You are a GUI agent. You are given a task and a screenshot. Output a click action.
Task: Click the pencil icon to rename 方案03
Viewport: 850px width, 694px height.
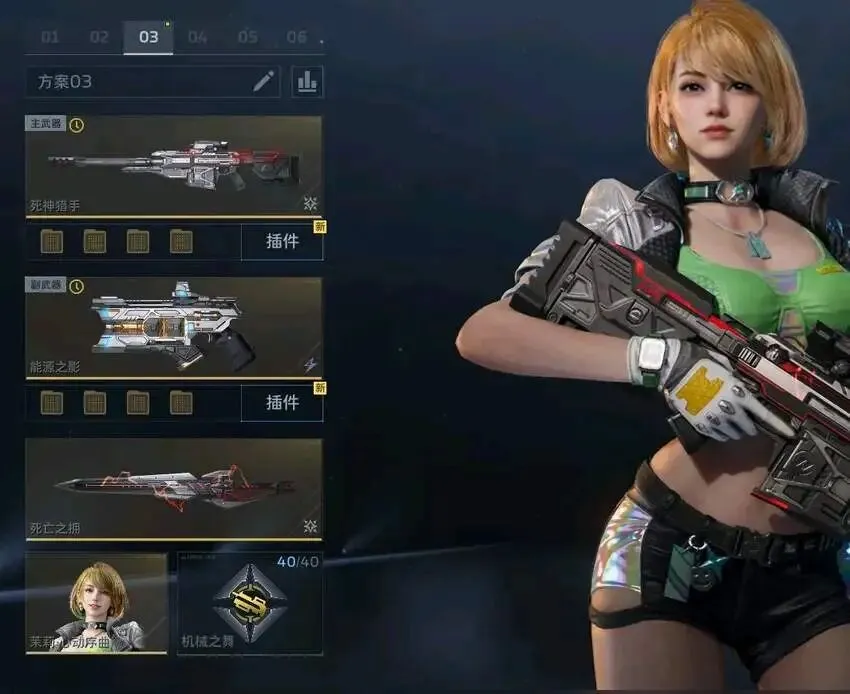pos(264,82)
